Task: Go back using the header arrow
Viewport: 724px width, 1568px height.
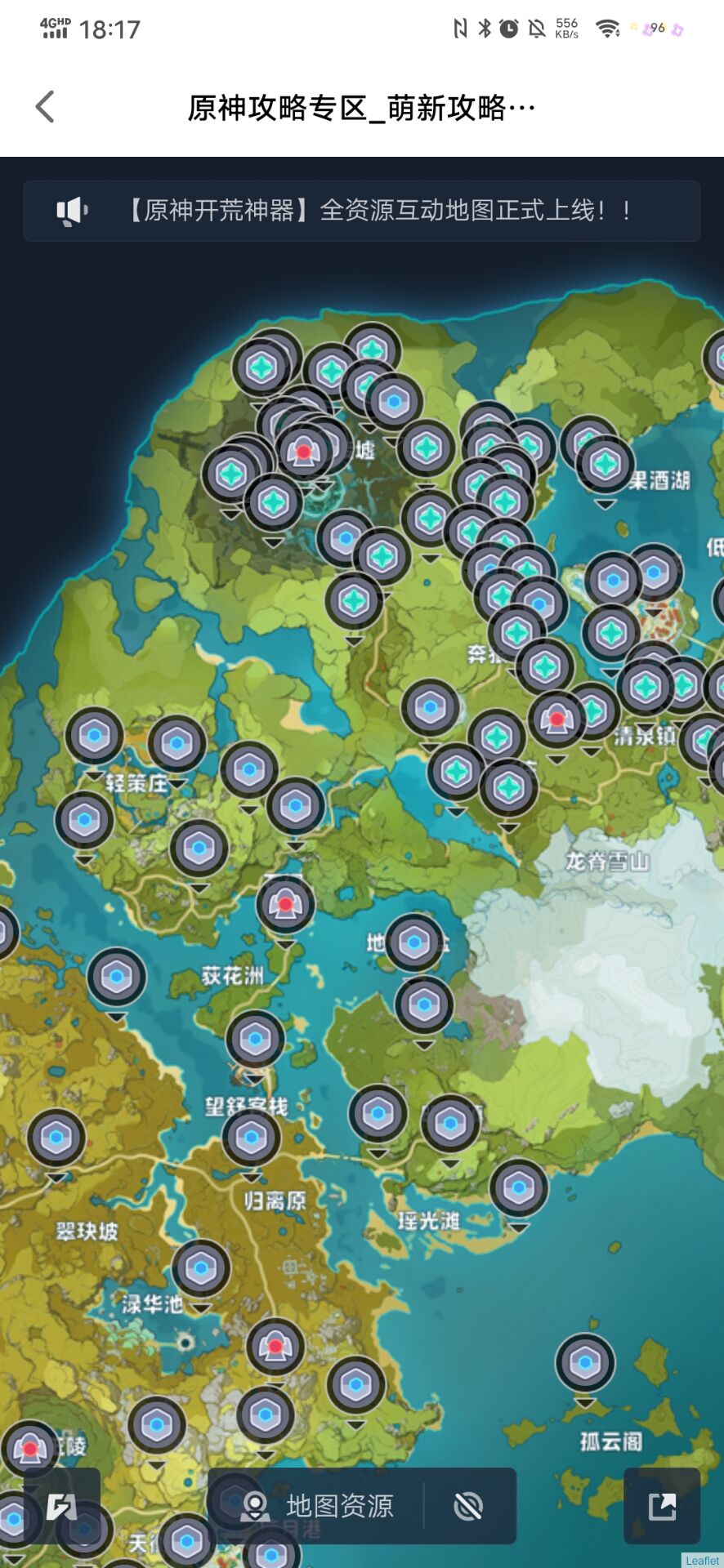Action: coord(46,107)
